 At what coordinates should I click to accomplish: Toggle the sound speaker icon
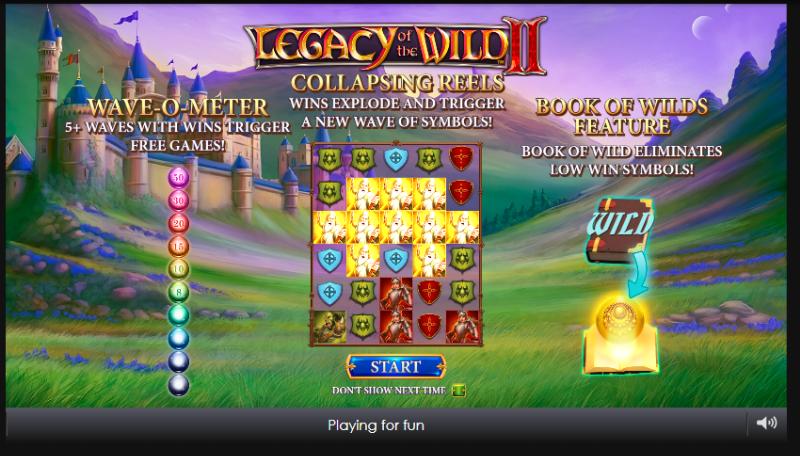coord(767,423)
